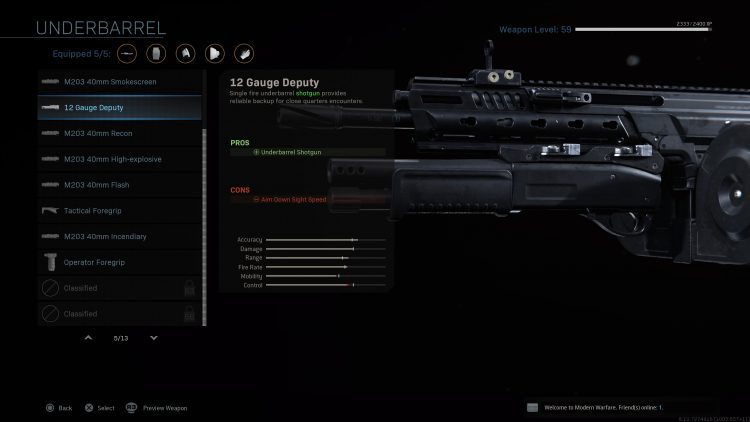Choose the Tactical Foregrip entry
Viewport: 750px width, 422px height.
(x=119, y=211)
